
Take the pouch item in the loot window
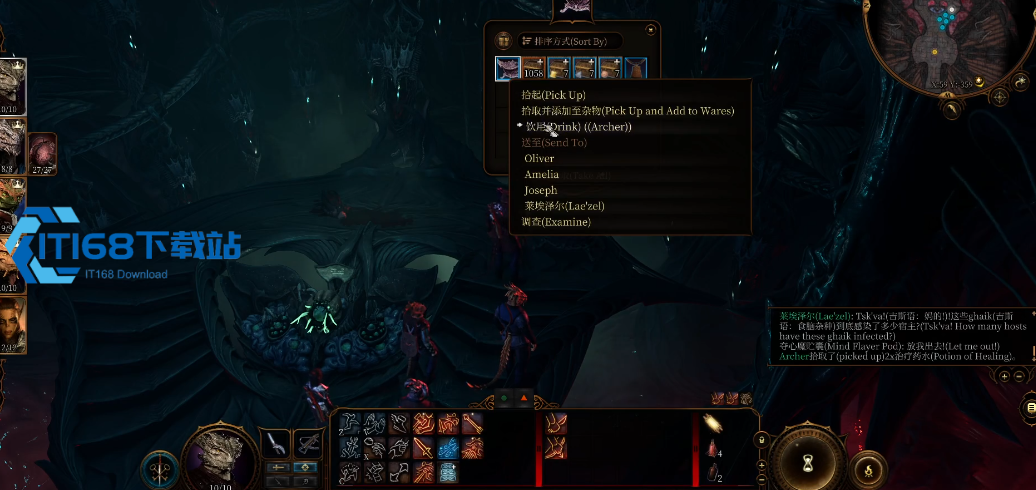(x=634, y=69)
